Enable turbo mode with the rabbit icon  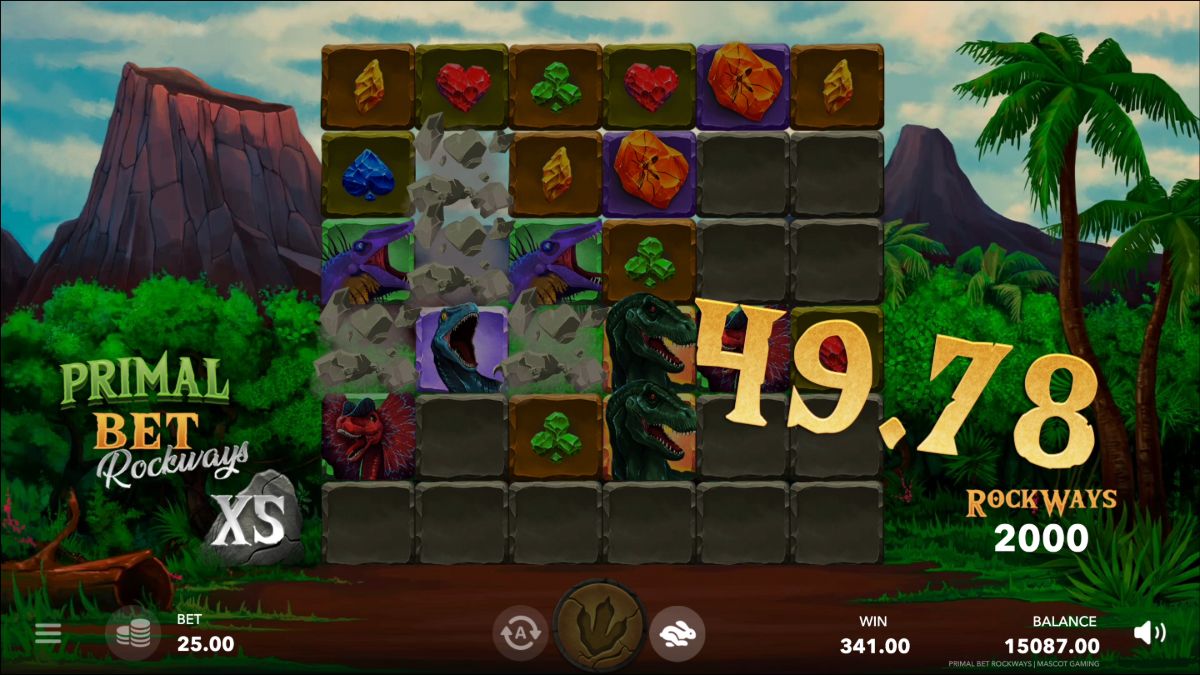[x=678, y=633]
